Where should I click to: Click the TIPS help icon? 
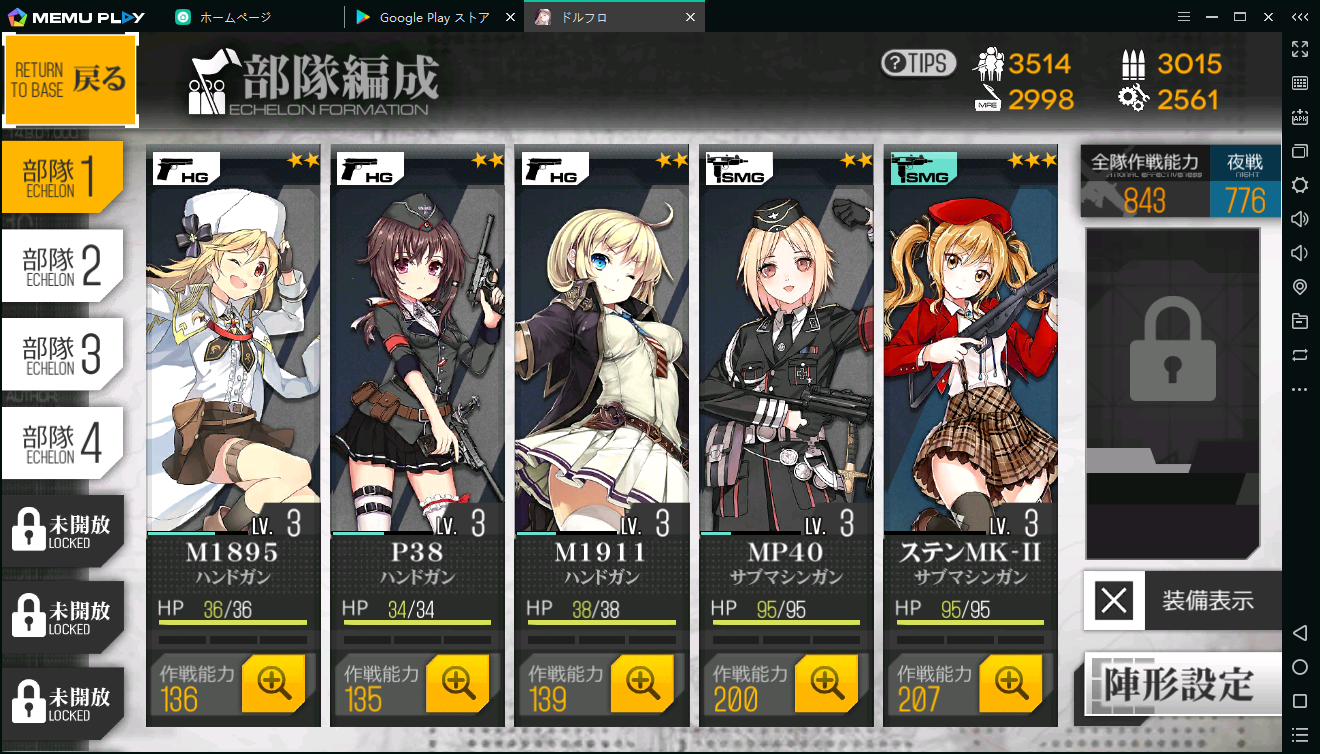918,62
